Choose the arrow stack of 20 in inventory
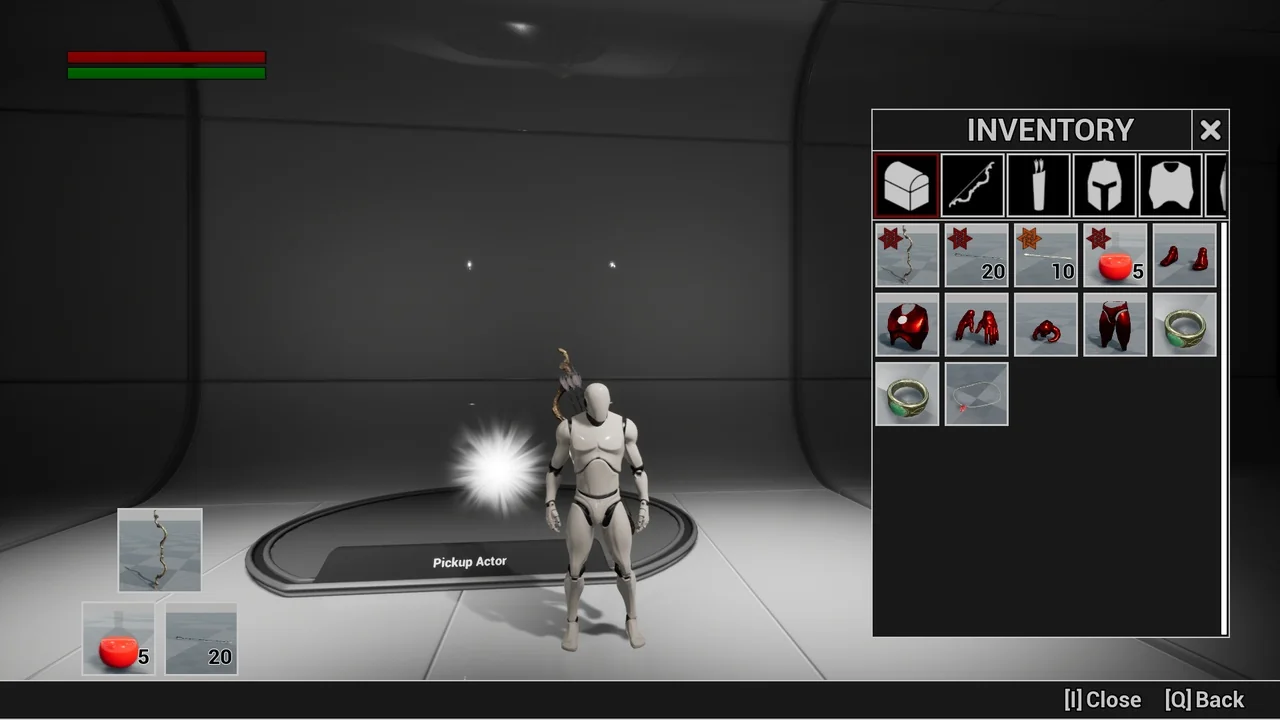This screenshot has width=1280, height=720. [976, 255]
